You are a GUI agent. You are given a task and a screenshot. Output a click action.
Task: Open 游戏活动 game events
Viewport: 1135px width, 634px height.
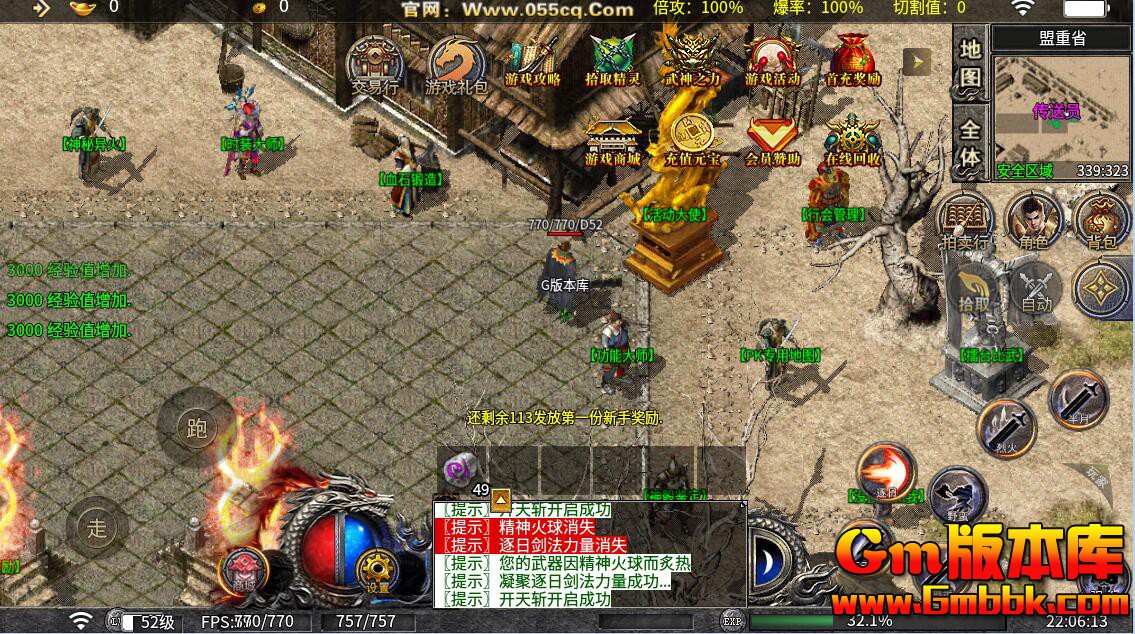pyautogui.click(x=773, y=62)
